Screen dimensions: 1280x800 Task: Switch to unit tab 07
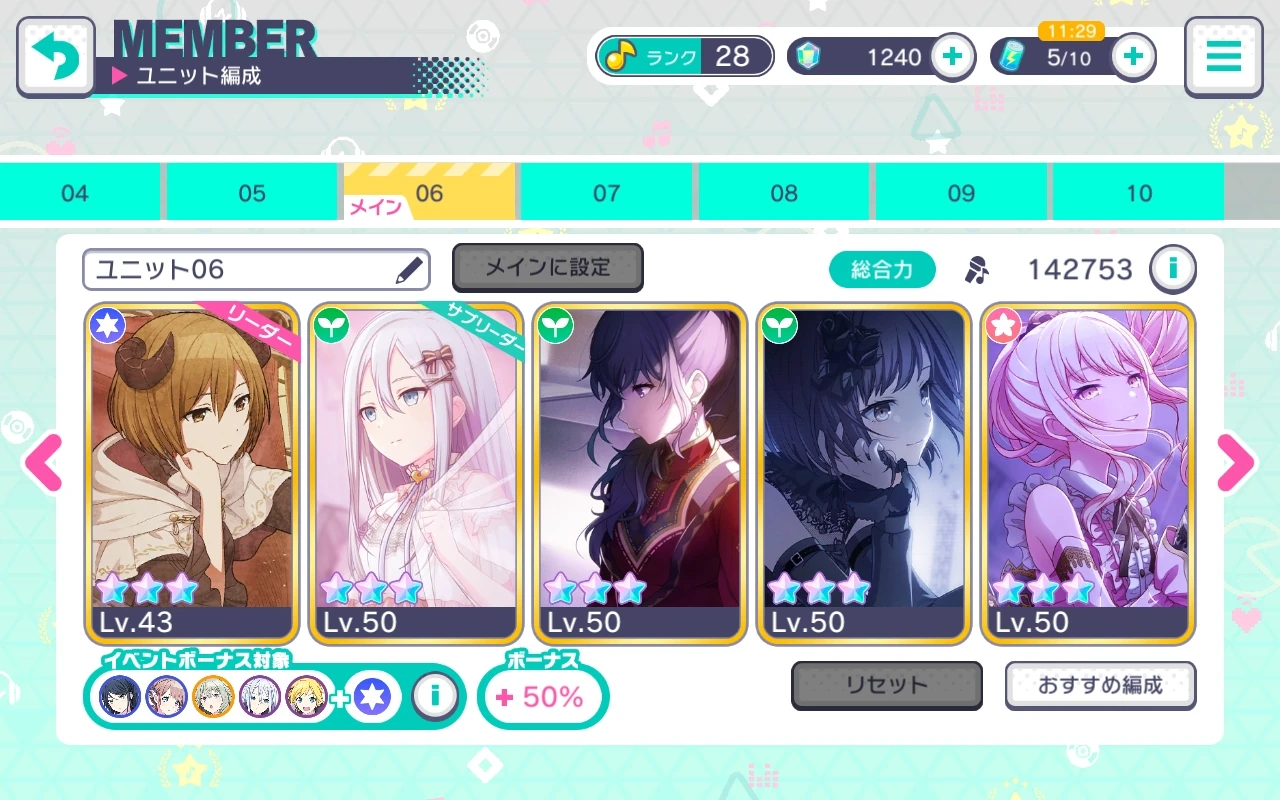click(607, 192)
